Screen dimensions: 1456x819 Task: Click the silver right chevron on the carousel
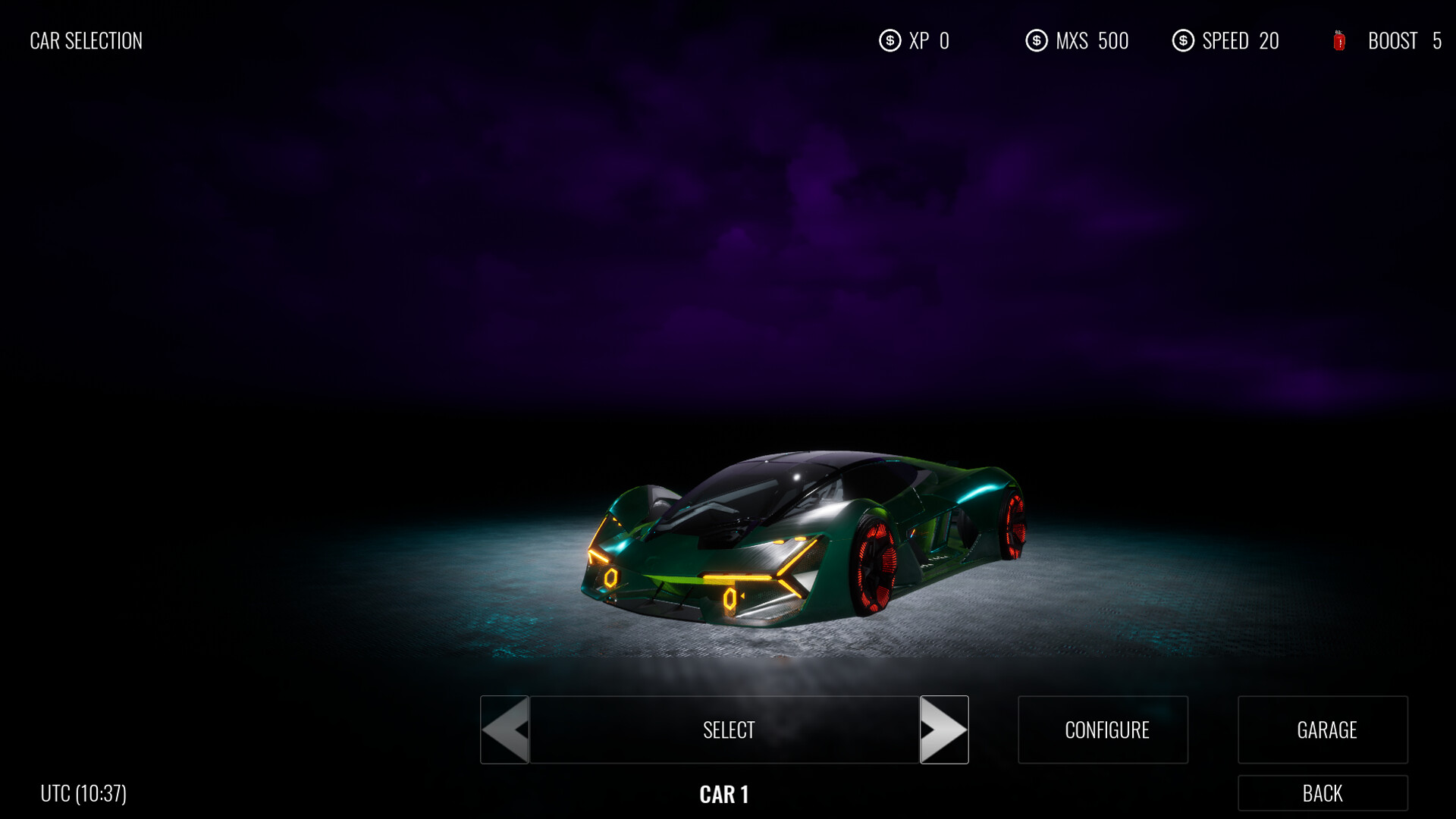(x=944, y=730)
